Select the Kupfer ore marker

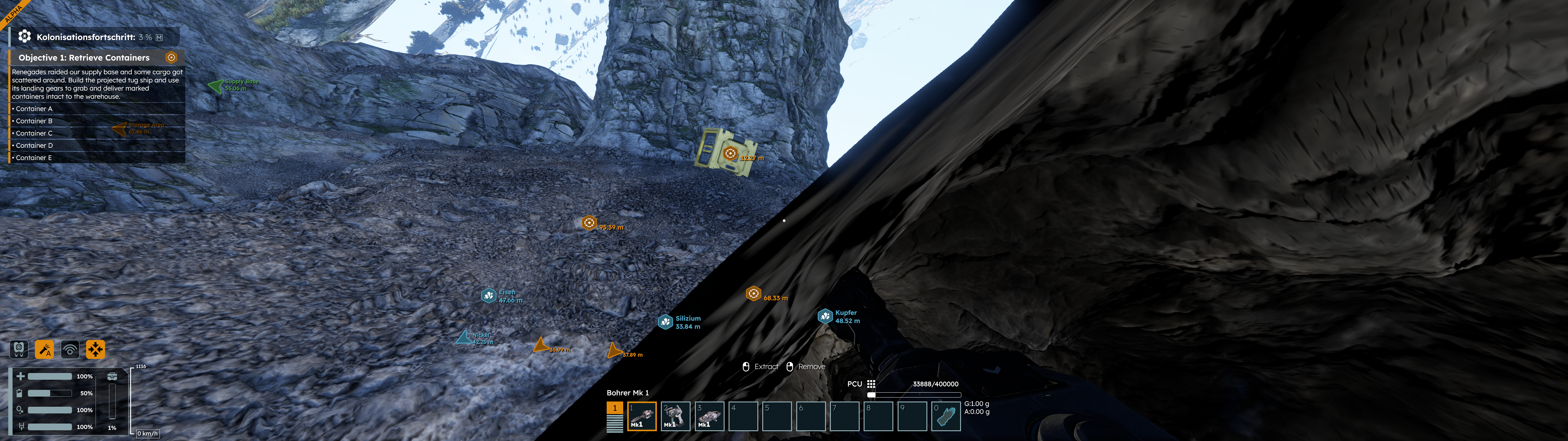[x=825, y=316]
